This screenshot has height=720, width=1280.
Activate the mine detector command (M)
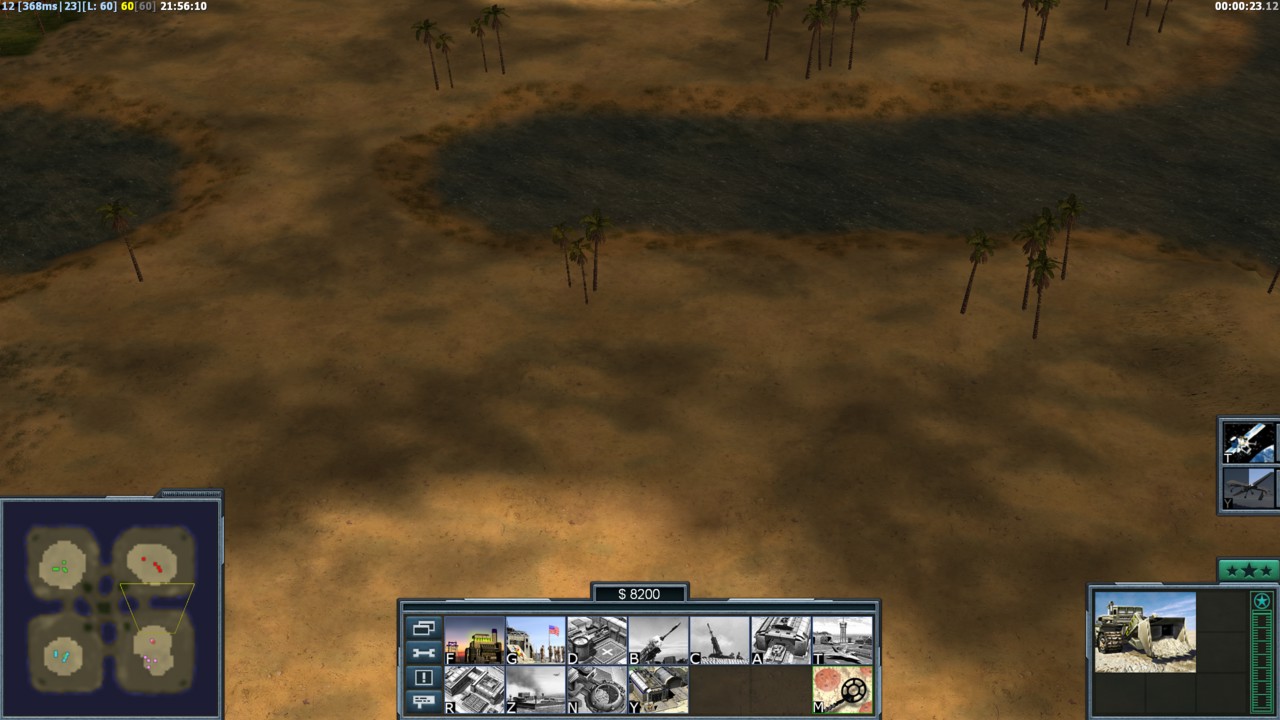point(842,690)
